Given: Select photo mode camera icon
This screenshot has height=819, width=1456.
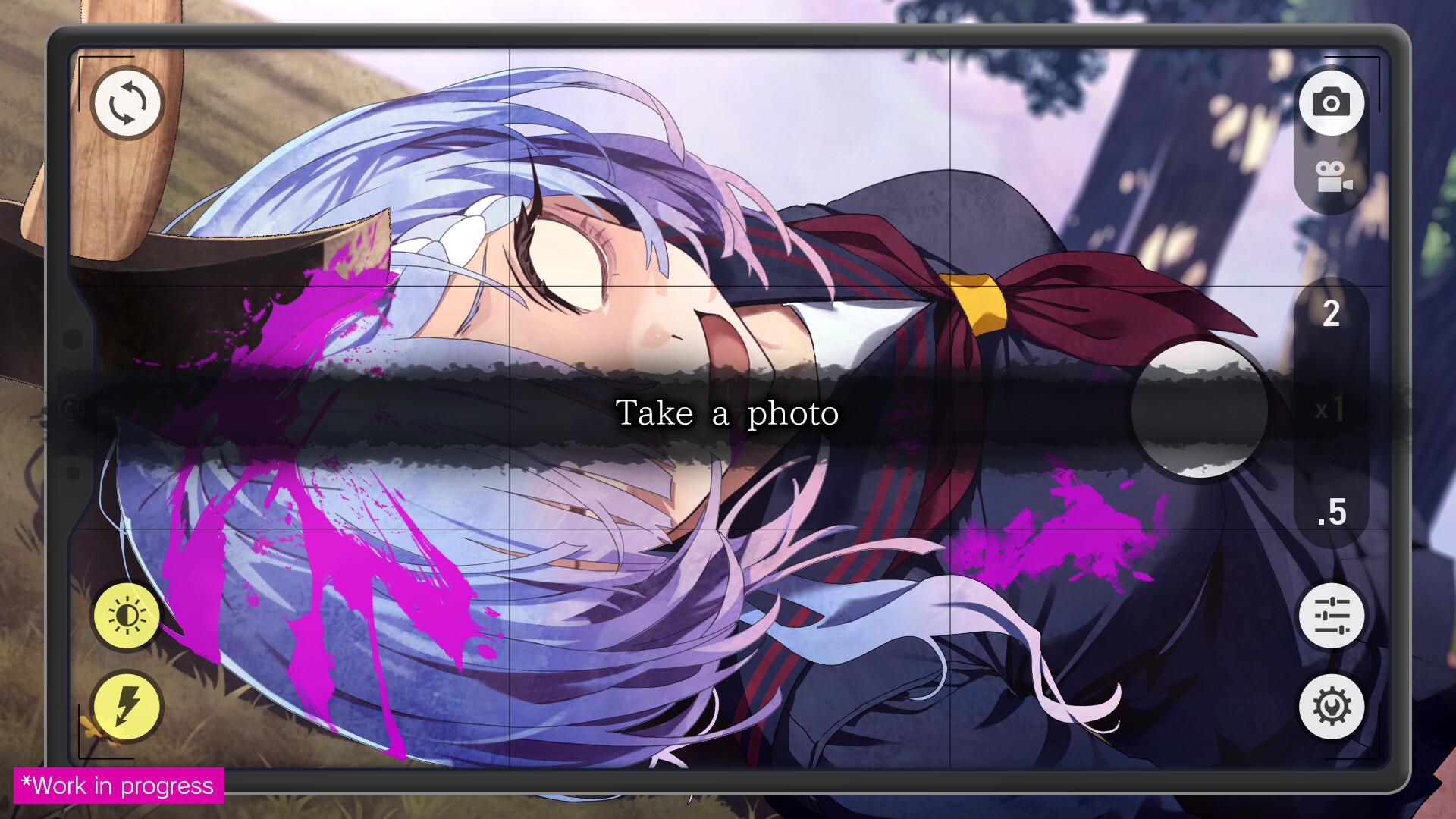Looking at the screenshot, I should point(1332,102).
